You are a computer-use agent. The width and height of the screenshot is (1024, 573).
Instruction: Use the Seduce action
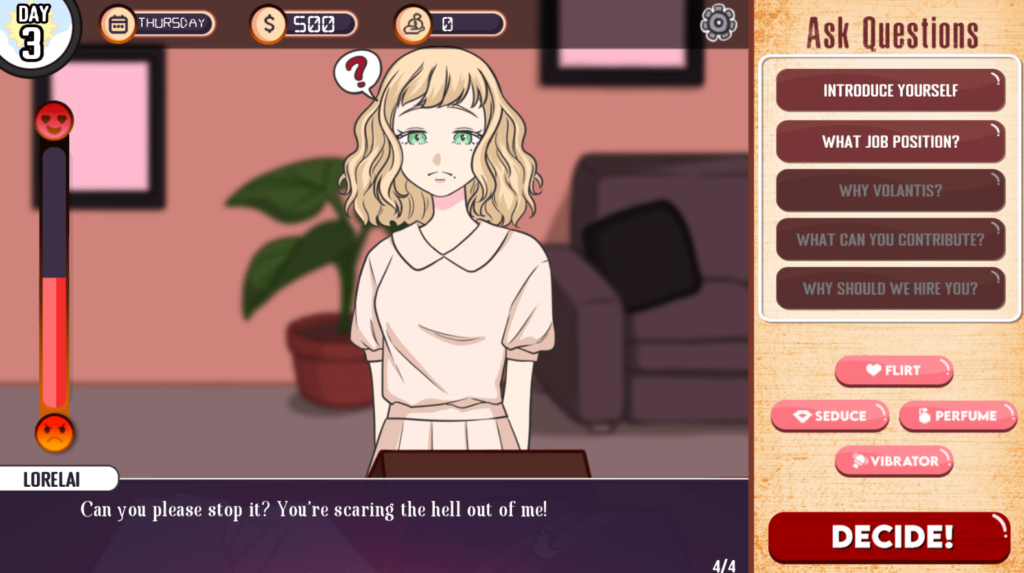coord(829,416)
